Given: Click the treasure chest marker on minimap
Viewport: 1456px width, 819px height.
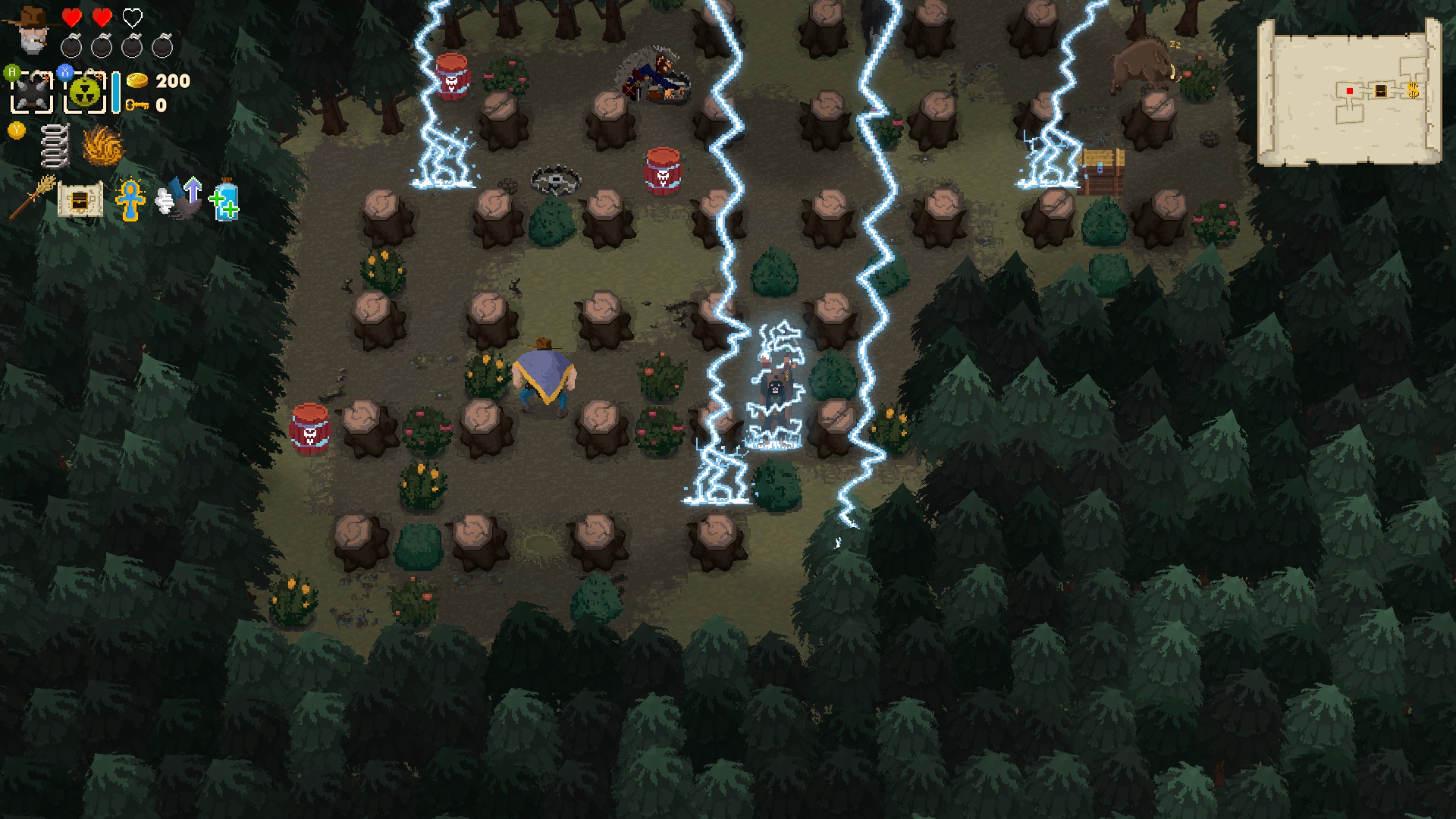Looking at the screenshot, I should pyautogui.click(x=1381, y=91).
